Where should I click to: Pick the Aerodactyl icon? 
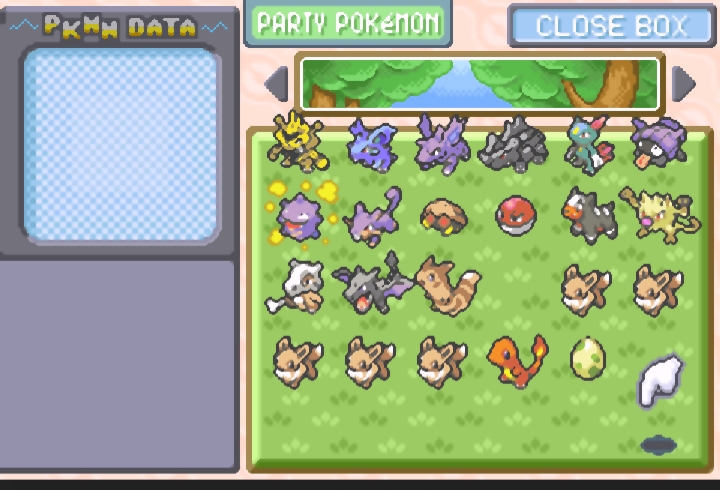point(369,287)
